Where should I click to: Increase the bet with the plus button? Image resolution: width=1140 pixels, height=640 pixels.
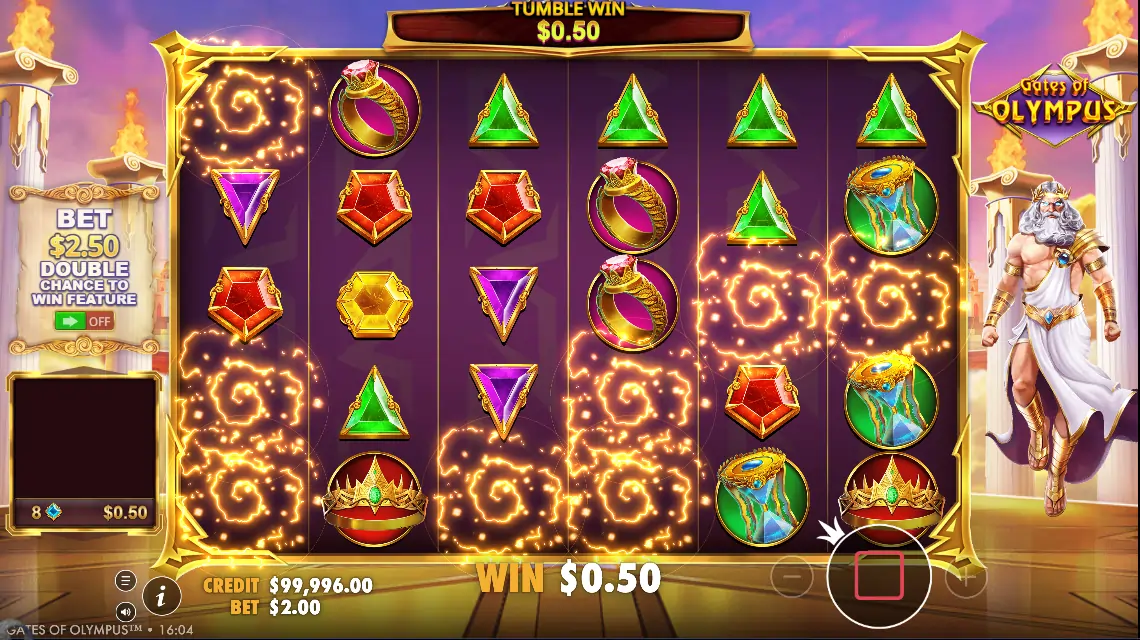[x=966, y=576]
